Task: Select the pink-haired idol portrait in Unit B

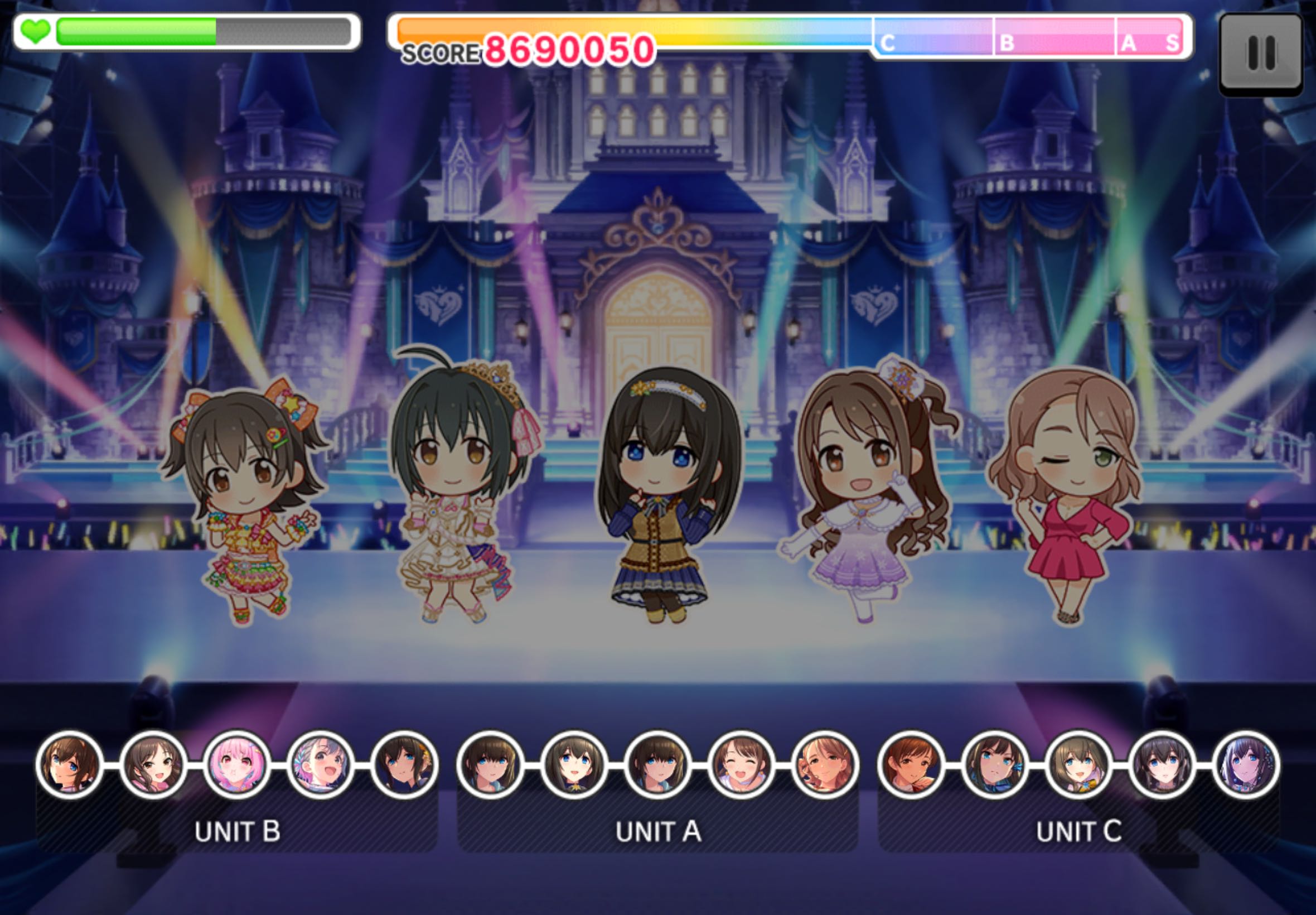Action: pyautogui.click(x=236, y=765)
